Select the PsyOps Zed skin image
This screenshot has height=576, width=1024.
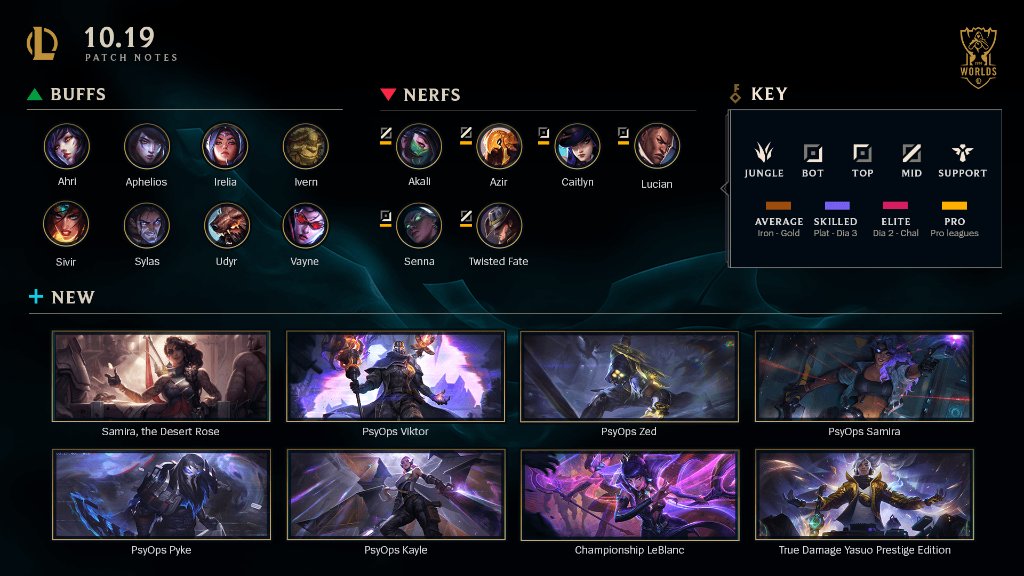click(x=629, y=377)
